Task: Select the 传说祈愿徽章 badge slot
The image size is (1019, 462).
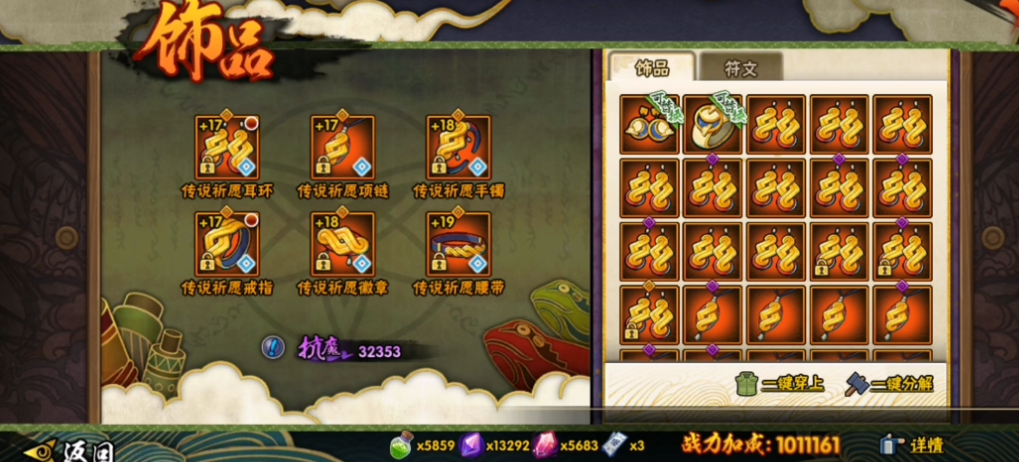Action: tap(342, 243)
